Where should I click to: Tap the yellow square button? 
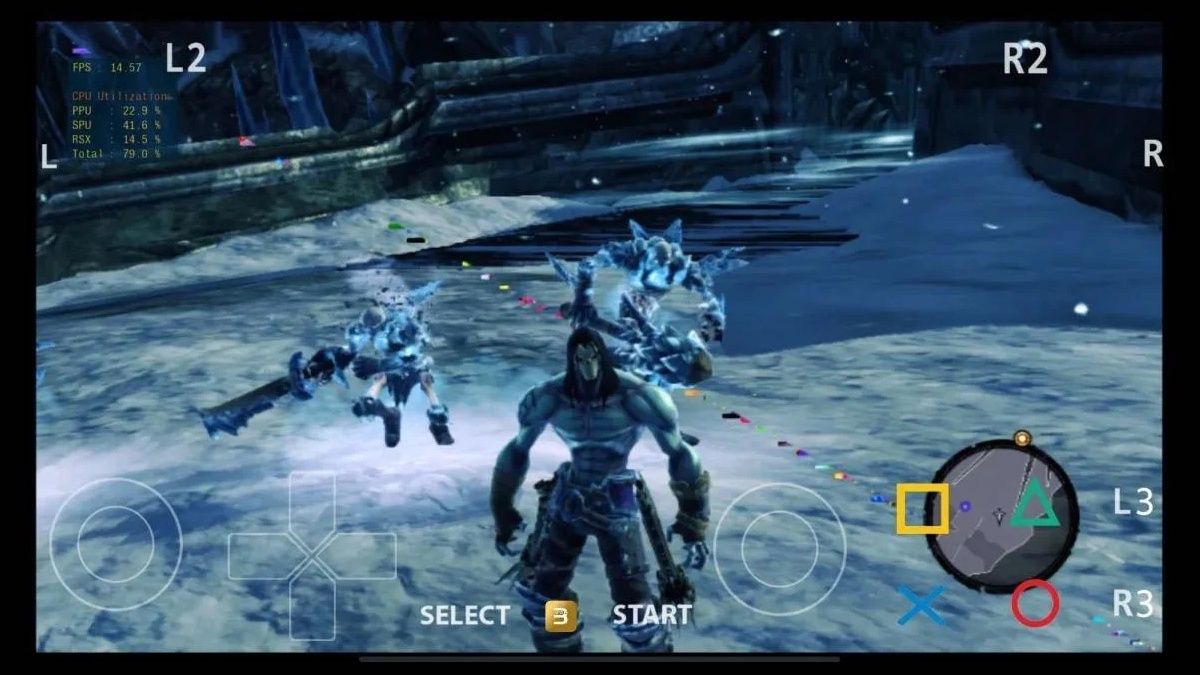click(x=921, y=508)
